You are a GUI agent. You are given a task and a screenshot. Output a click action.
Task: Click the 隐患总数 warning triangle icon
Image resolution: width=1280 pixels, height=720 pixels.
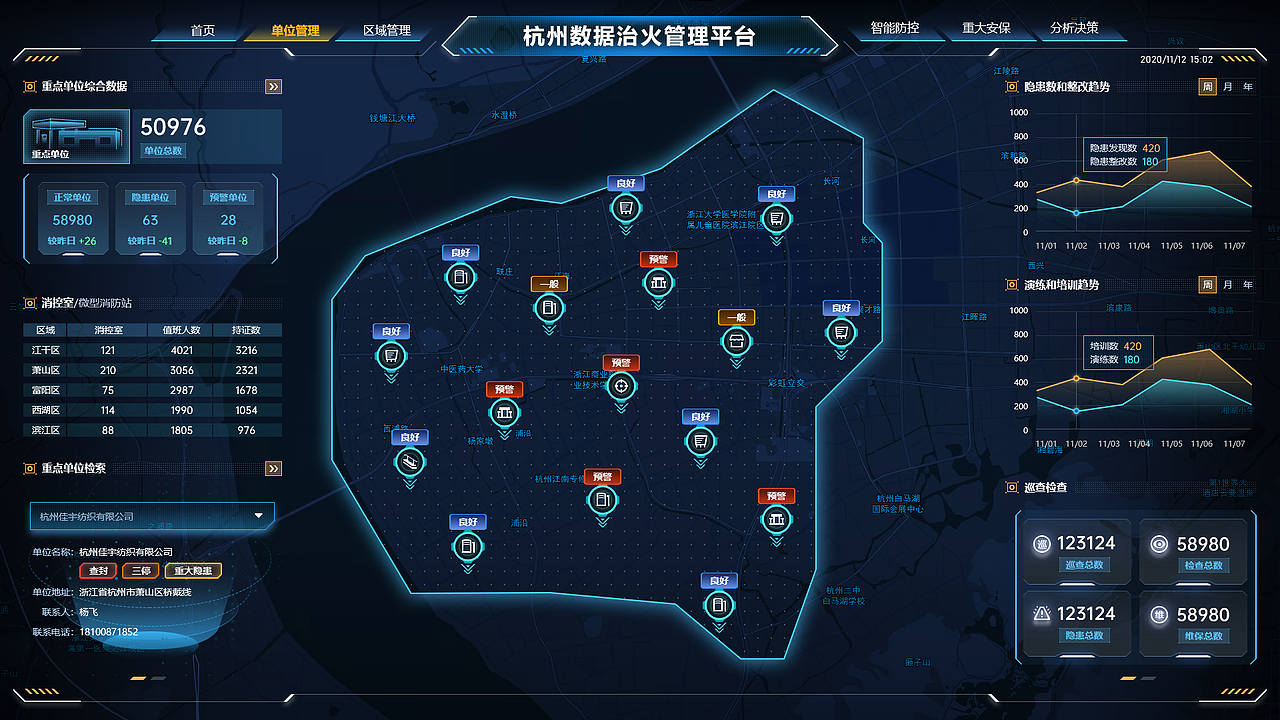pos(1040,614)
